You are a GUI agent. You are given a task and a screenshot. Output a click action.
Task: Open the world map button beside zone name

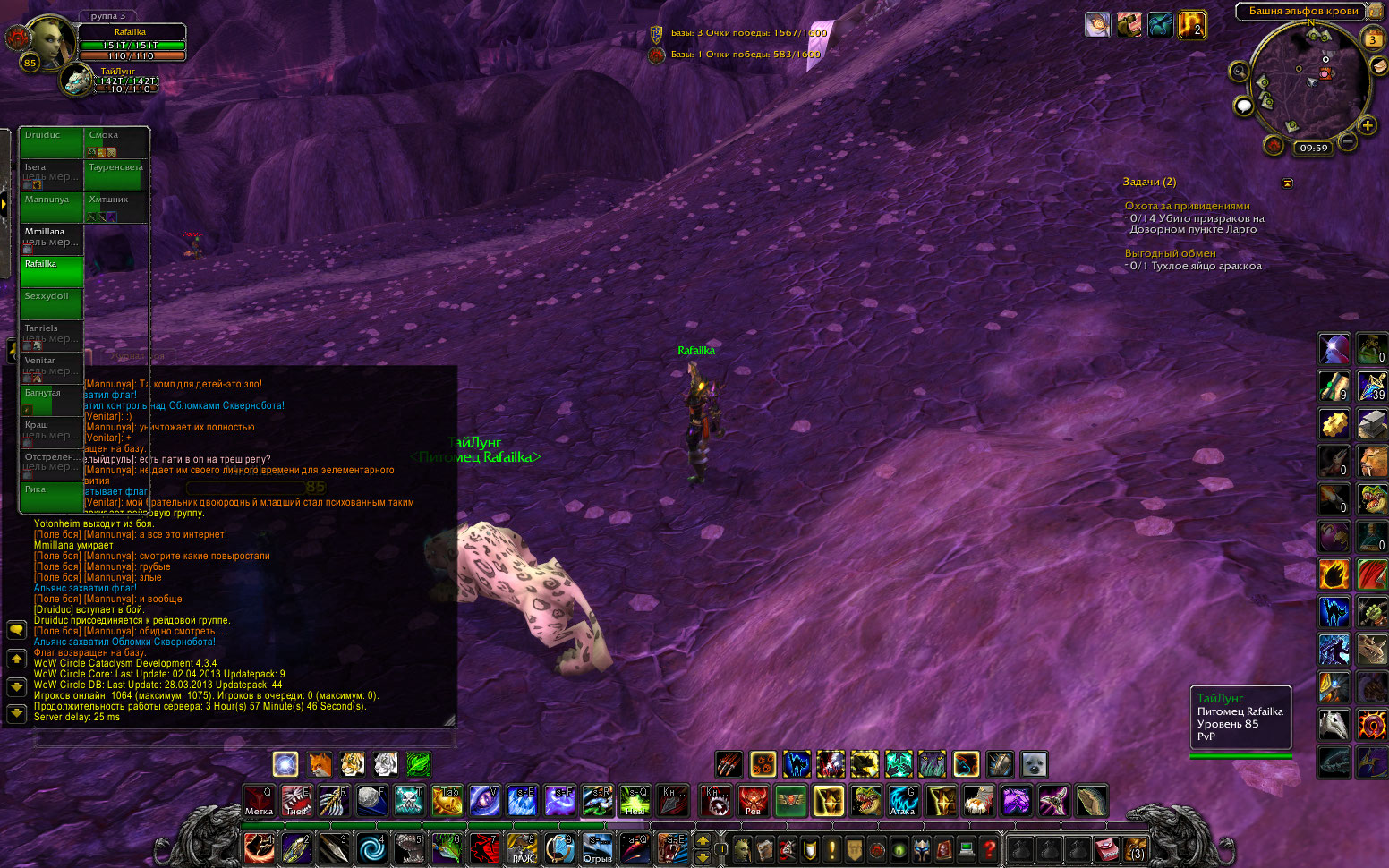(x=1376, y=11)
